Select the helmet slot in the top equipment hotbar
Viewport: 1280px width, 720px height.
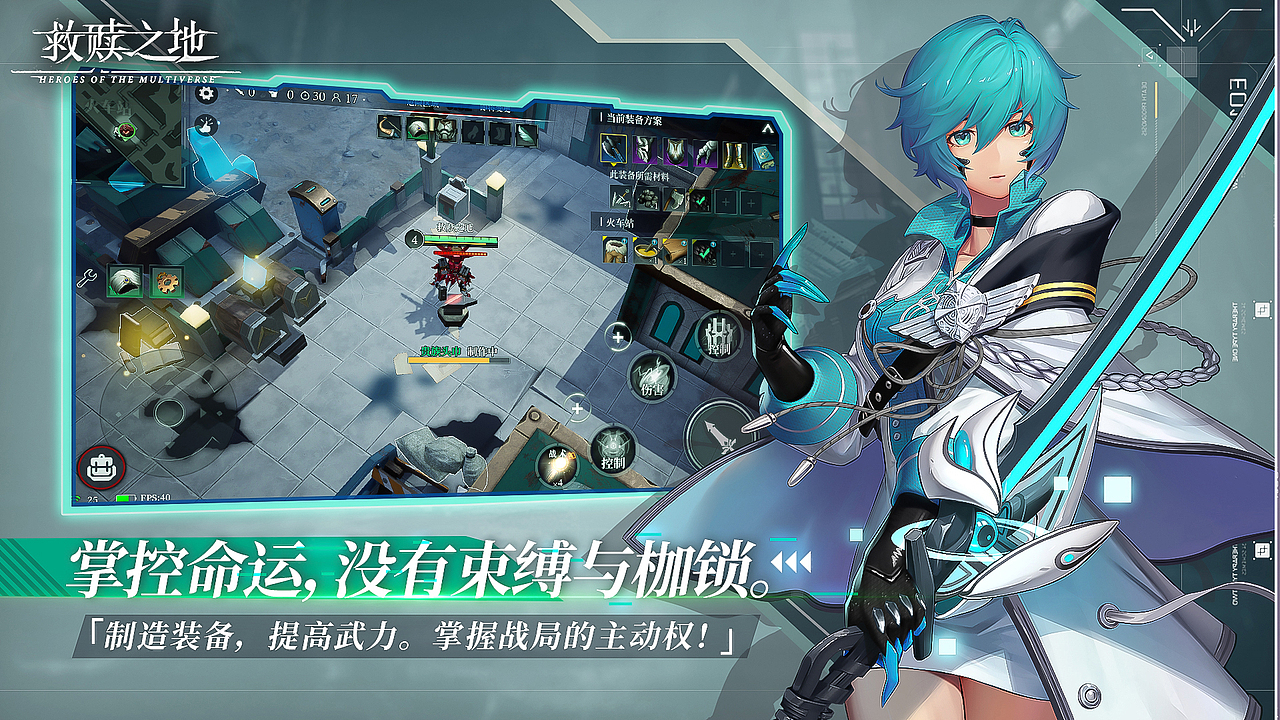pyautogui.click(x=419, y=127)
